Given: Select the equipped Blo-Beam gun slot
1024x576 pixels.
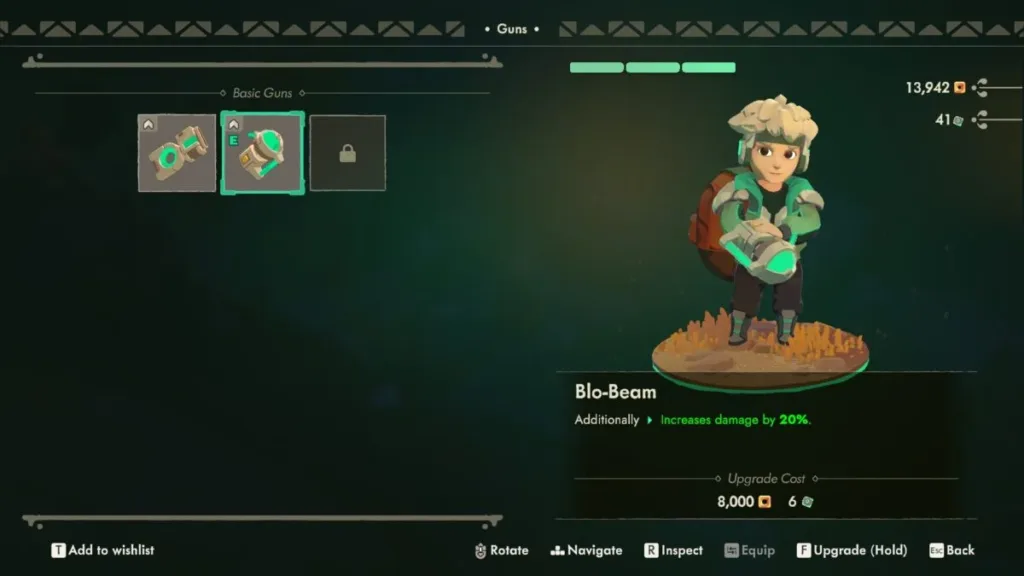Looking at the screenshot, I should [262, 153].
